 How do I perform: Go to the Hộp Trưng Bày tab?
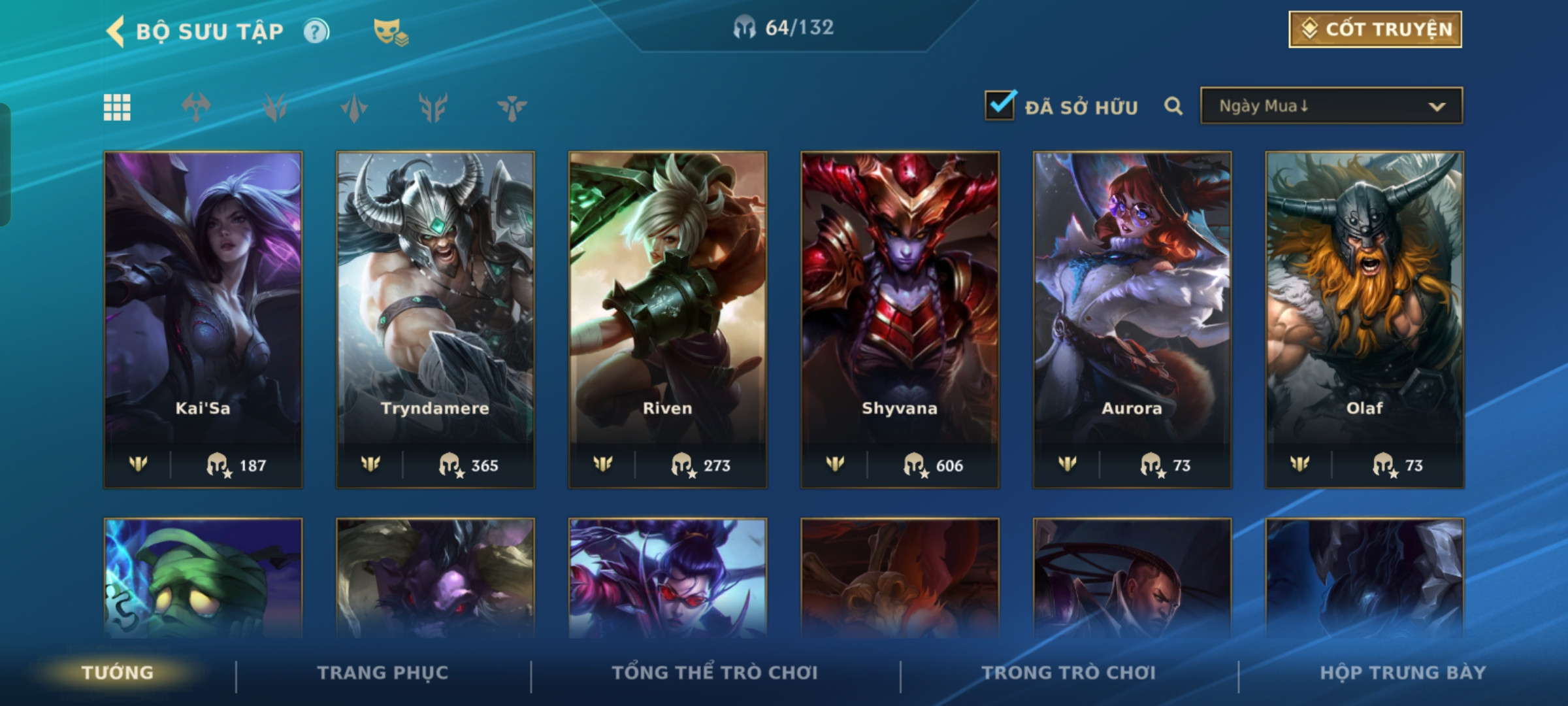click(x=1403, y=672)
